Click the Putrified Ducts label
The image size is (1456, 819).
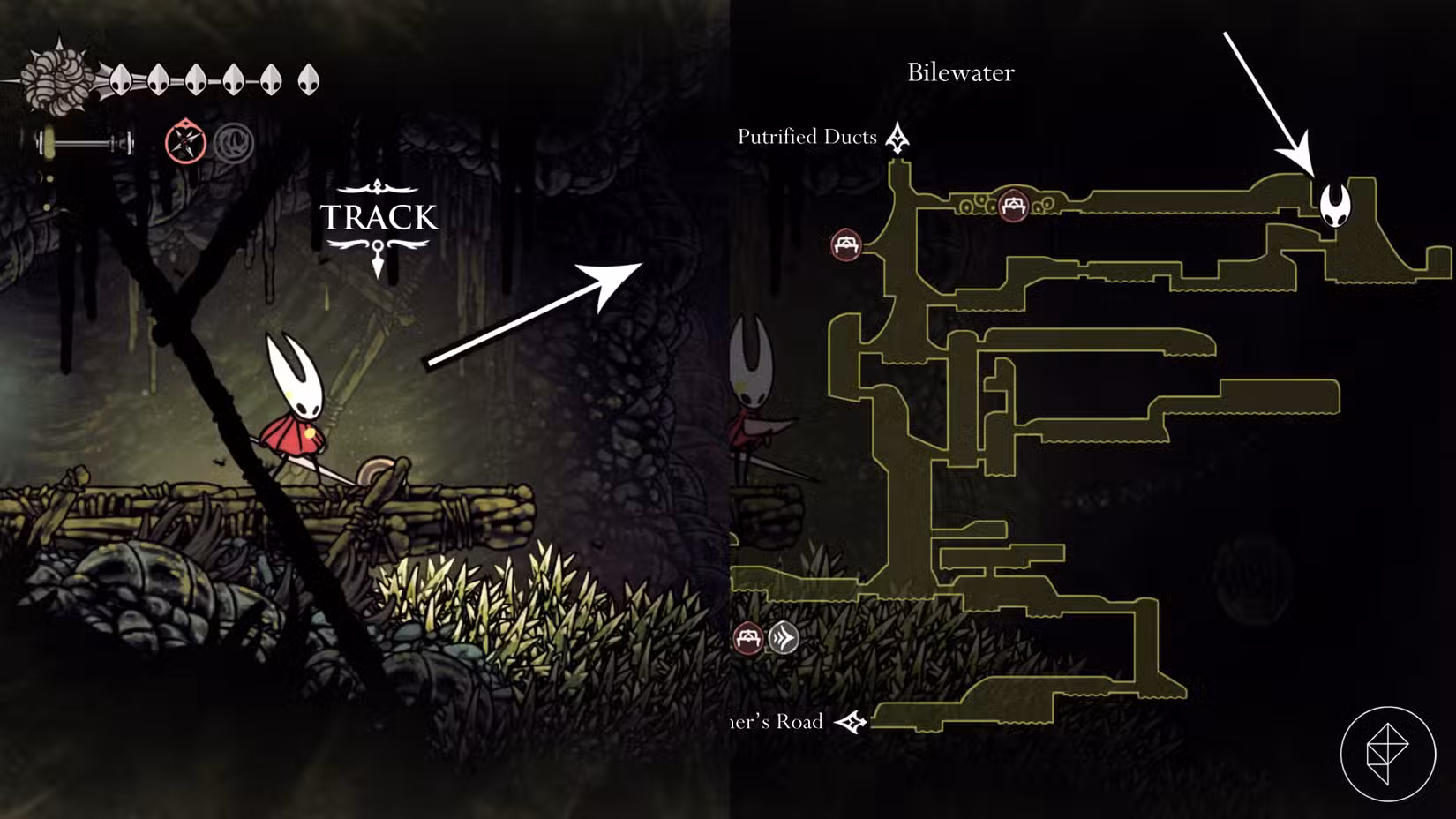[x=807, y=137]
